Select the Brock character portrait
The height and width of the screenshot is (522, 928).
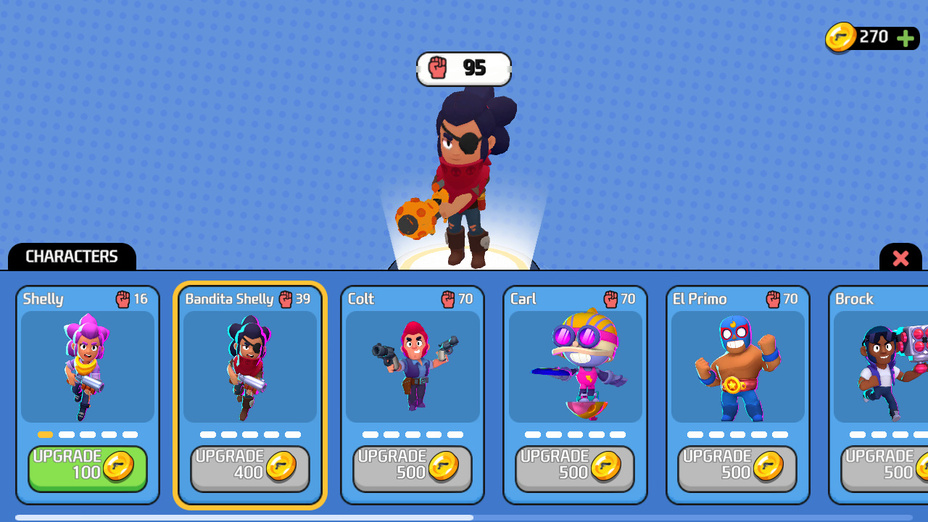pos(882,367)
